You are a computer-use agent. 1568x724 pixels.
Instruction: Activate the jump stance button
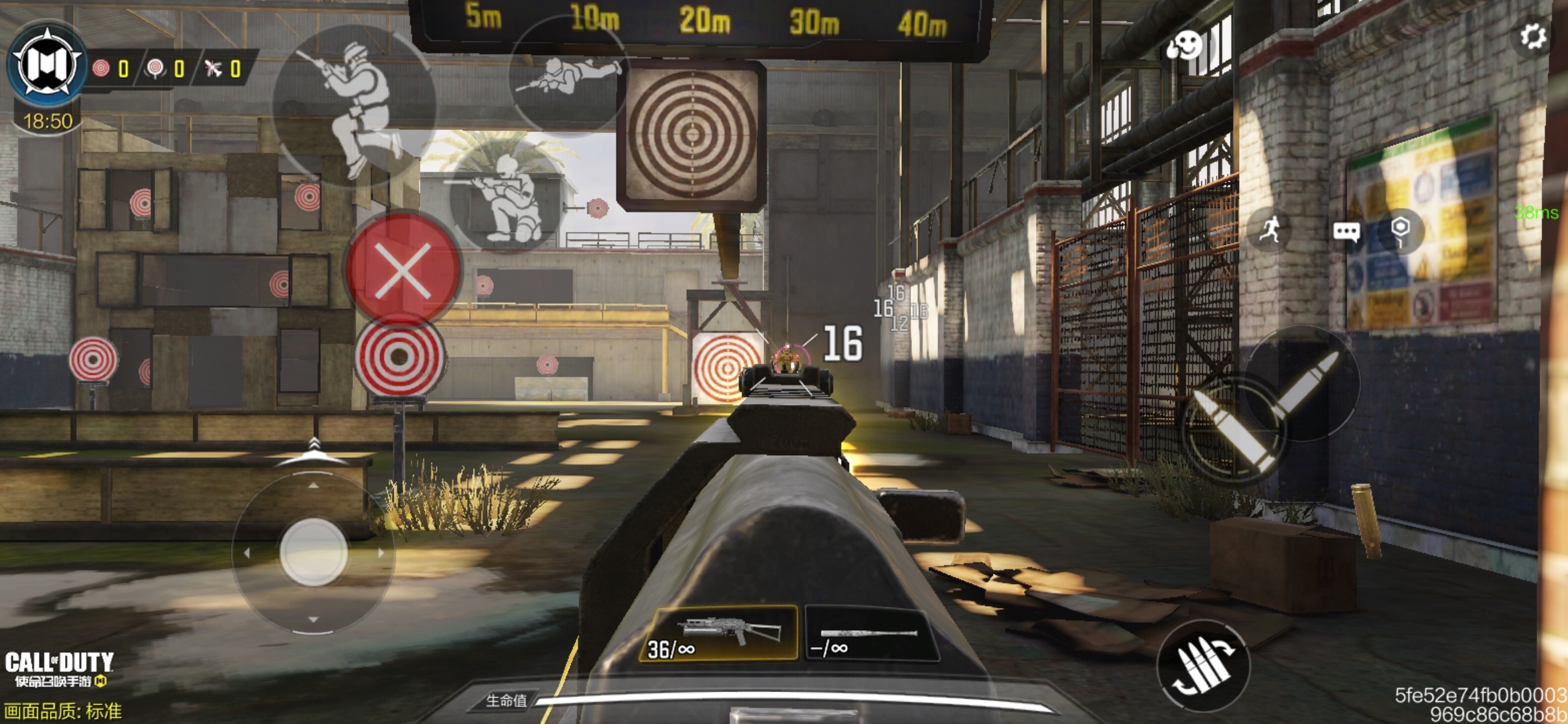[354, 107]
